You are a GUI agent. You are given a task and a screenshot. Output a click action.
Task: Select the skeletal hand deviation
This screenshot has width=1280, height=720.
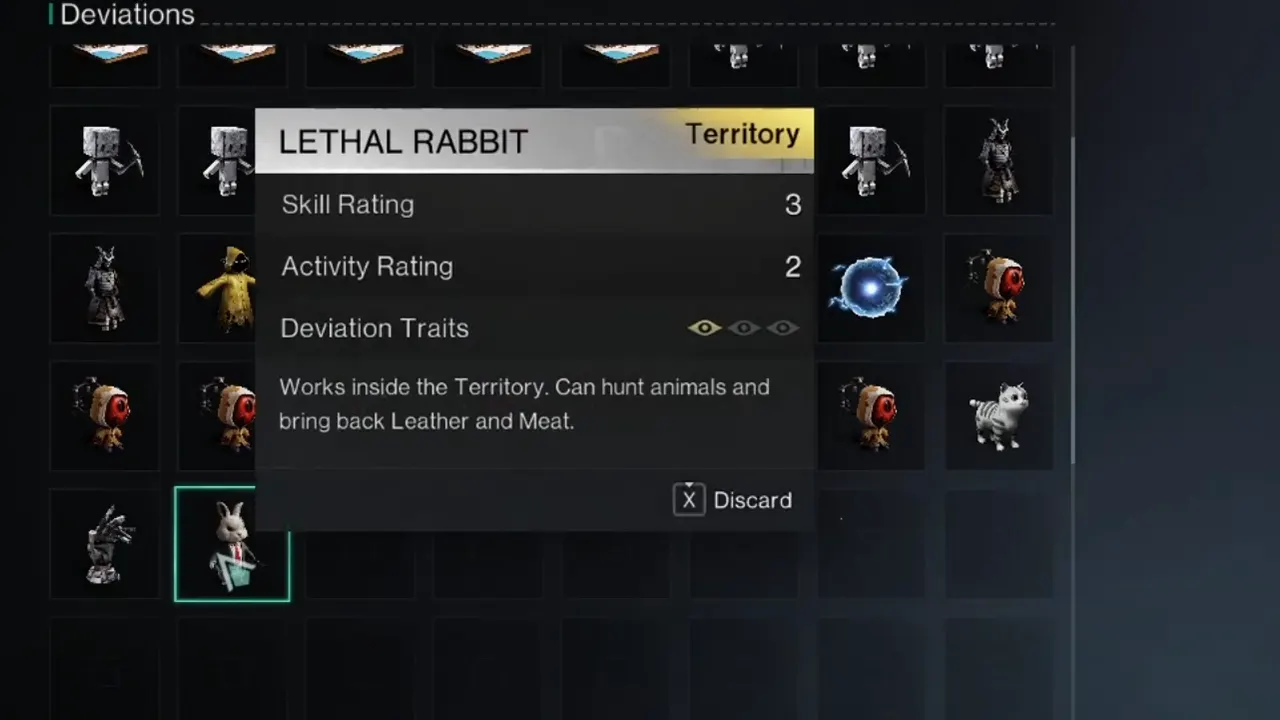point(104,543)
